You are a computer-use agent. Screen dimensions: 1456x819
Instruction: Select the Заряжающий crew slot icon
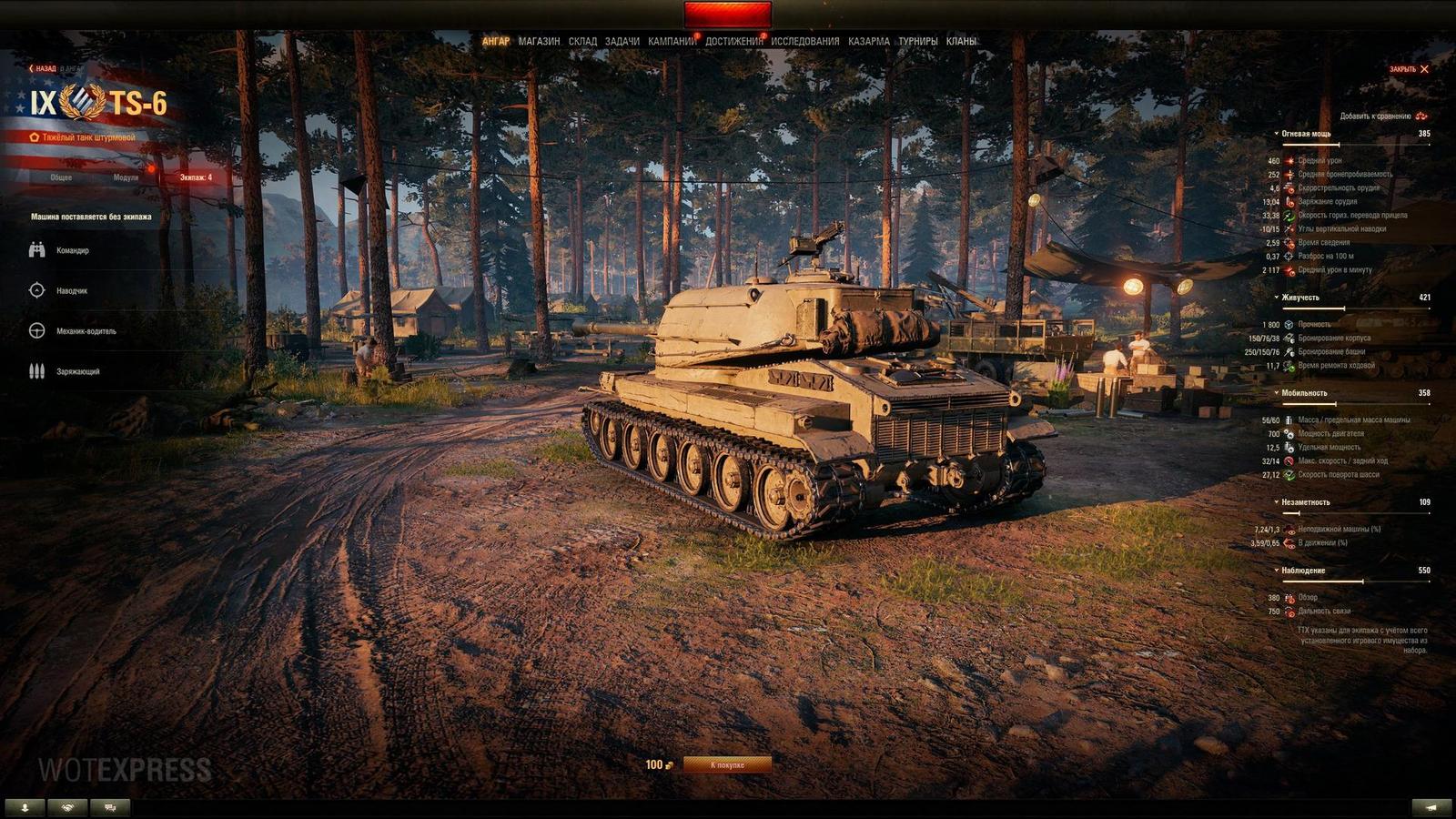click(x=36, y=371)
